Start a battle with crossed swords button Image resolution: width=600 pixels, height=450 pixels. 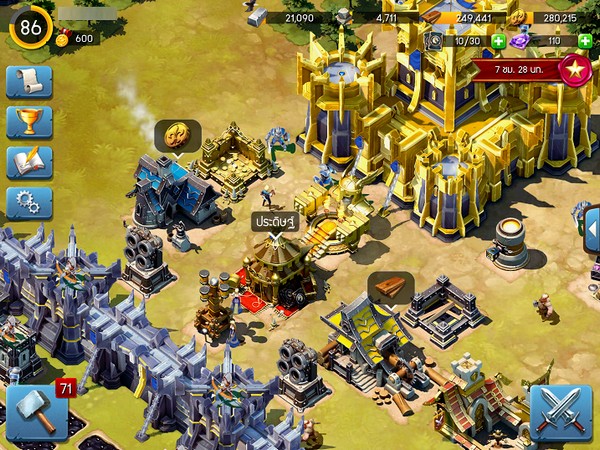click(x=561, y=412)
